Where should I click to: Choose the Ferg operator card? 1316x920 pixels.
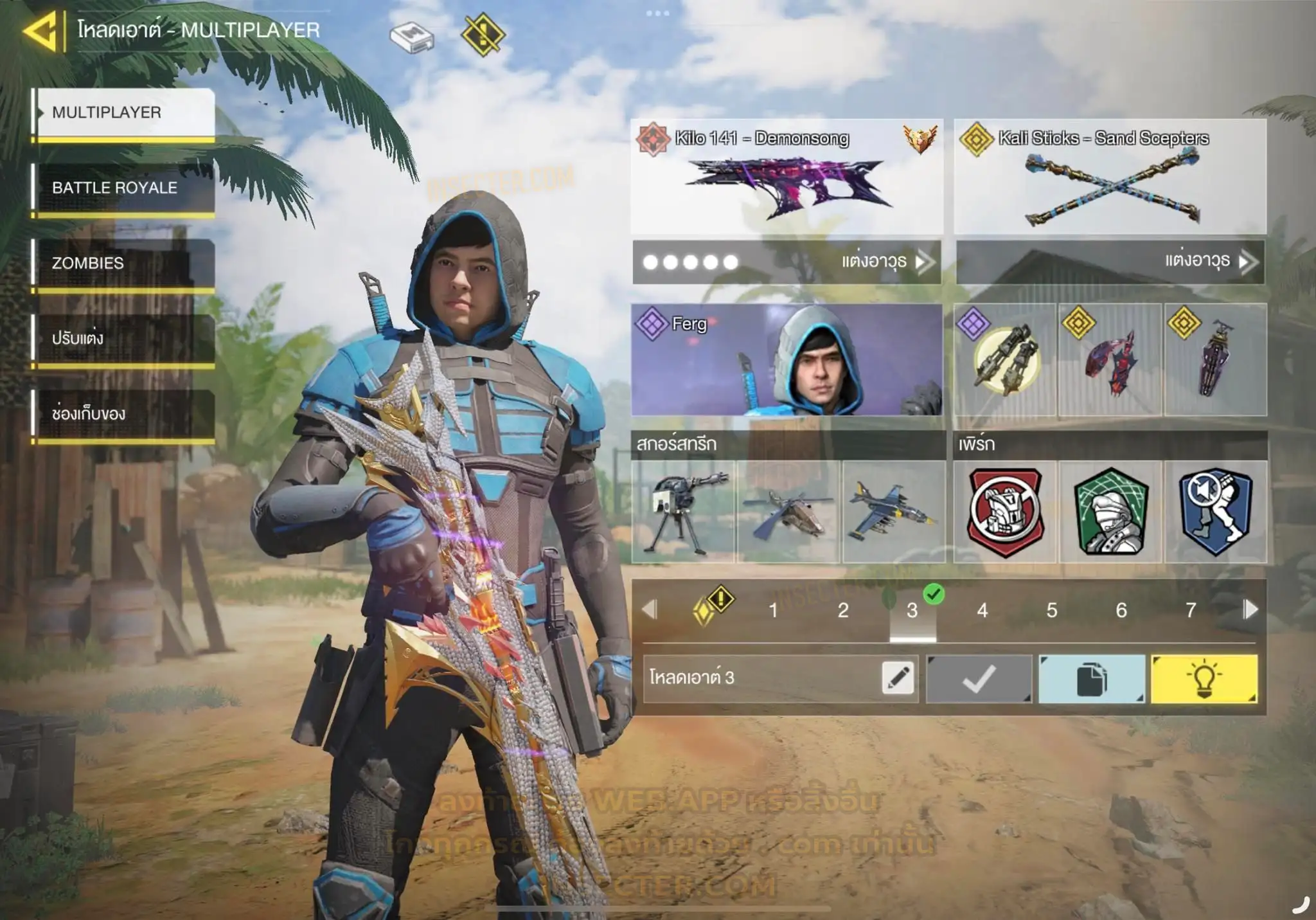(787, 359)
